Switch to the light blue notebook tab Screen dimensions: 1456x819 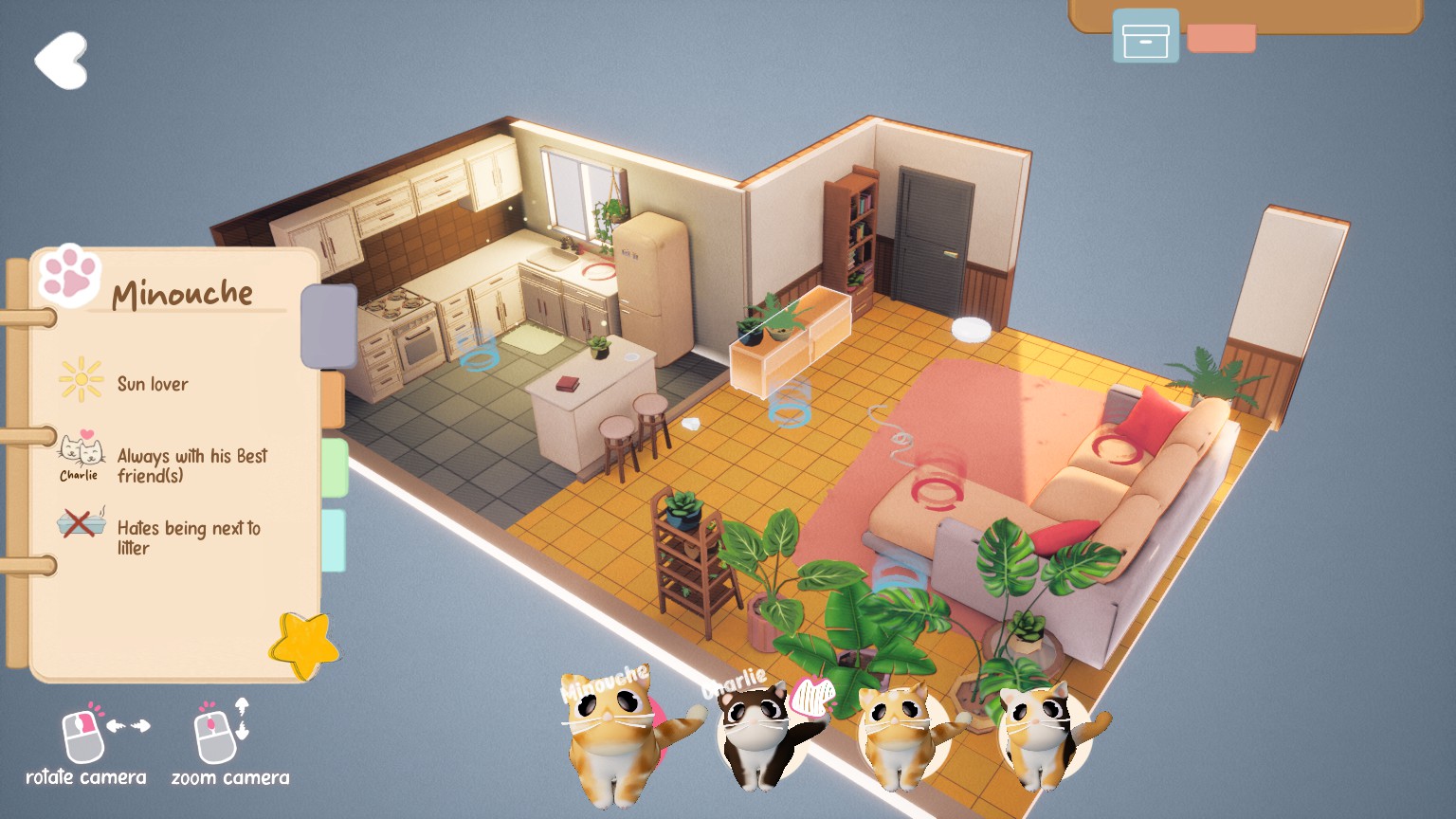point(334,540)
